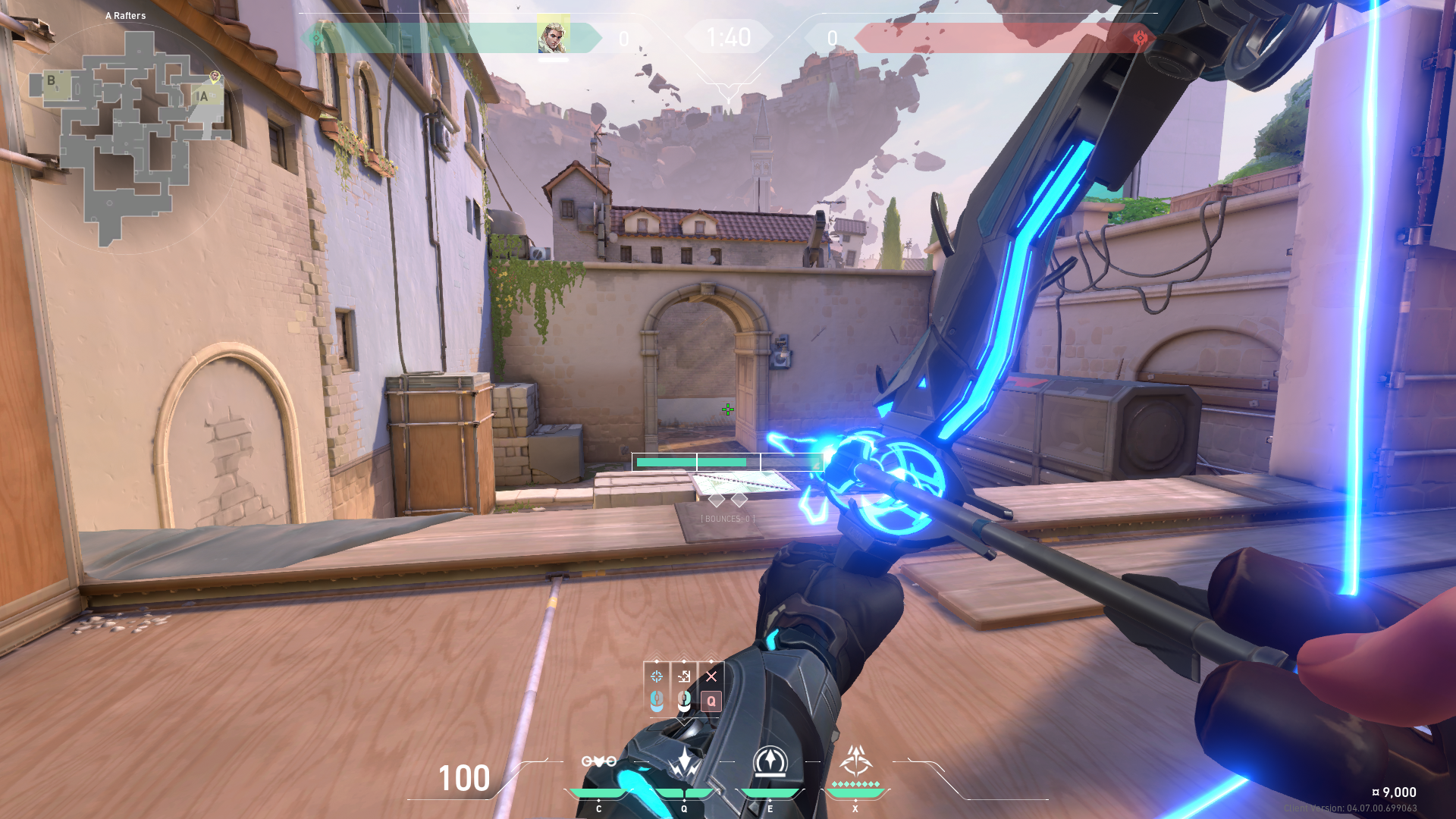Click the cancel X action icon
Viewport: 1456px width, 819px height.
tap(711, 676)
